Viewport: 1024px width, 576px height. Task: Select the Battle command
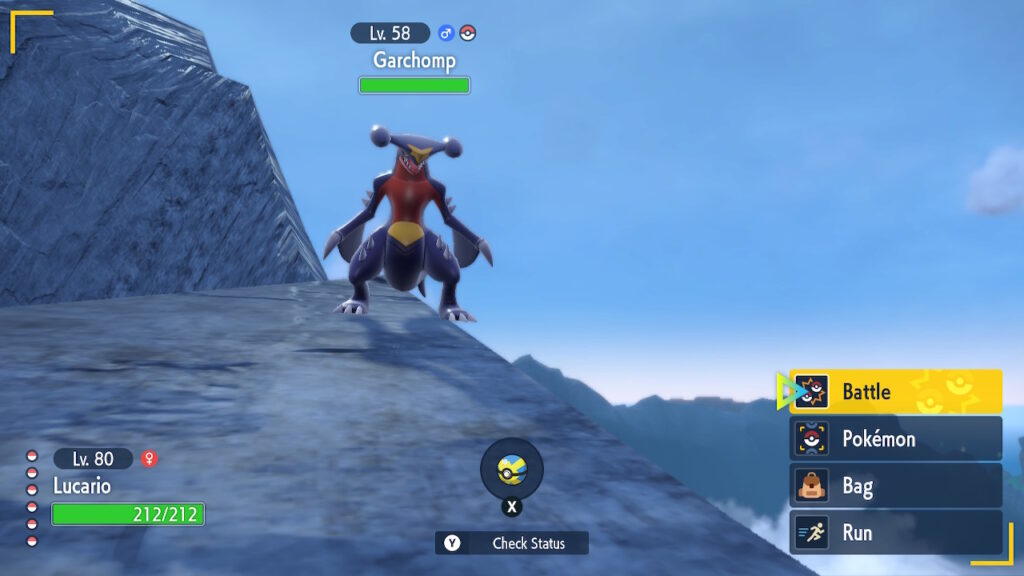(896, 392)
